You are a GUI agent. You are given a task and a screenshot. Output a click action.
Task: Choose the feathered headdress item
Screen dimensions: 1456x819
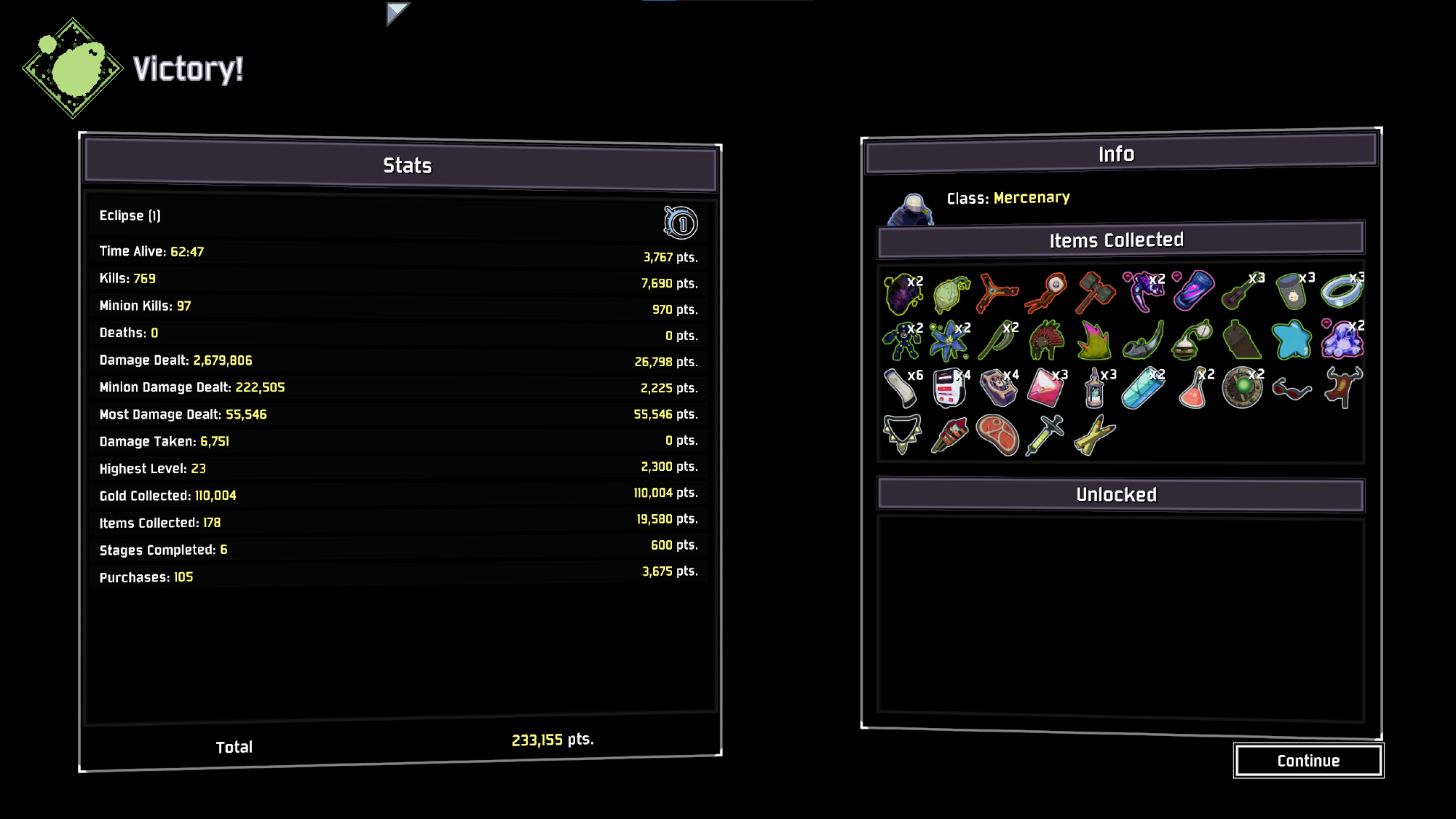pos(1047,340)
